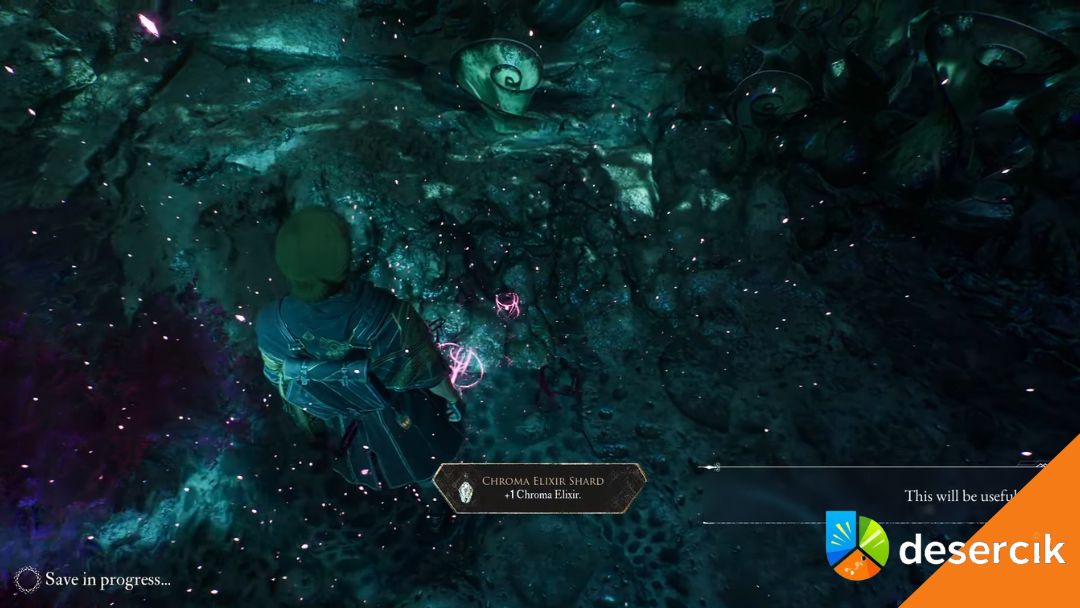Viewport: 1080px width, 608px height.
Task: Click the Chroma Elixir Shard pickup notification
Action: point(539,488)
